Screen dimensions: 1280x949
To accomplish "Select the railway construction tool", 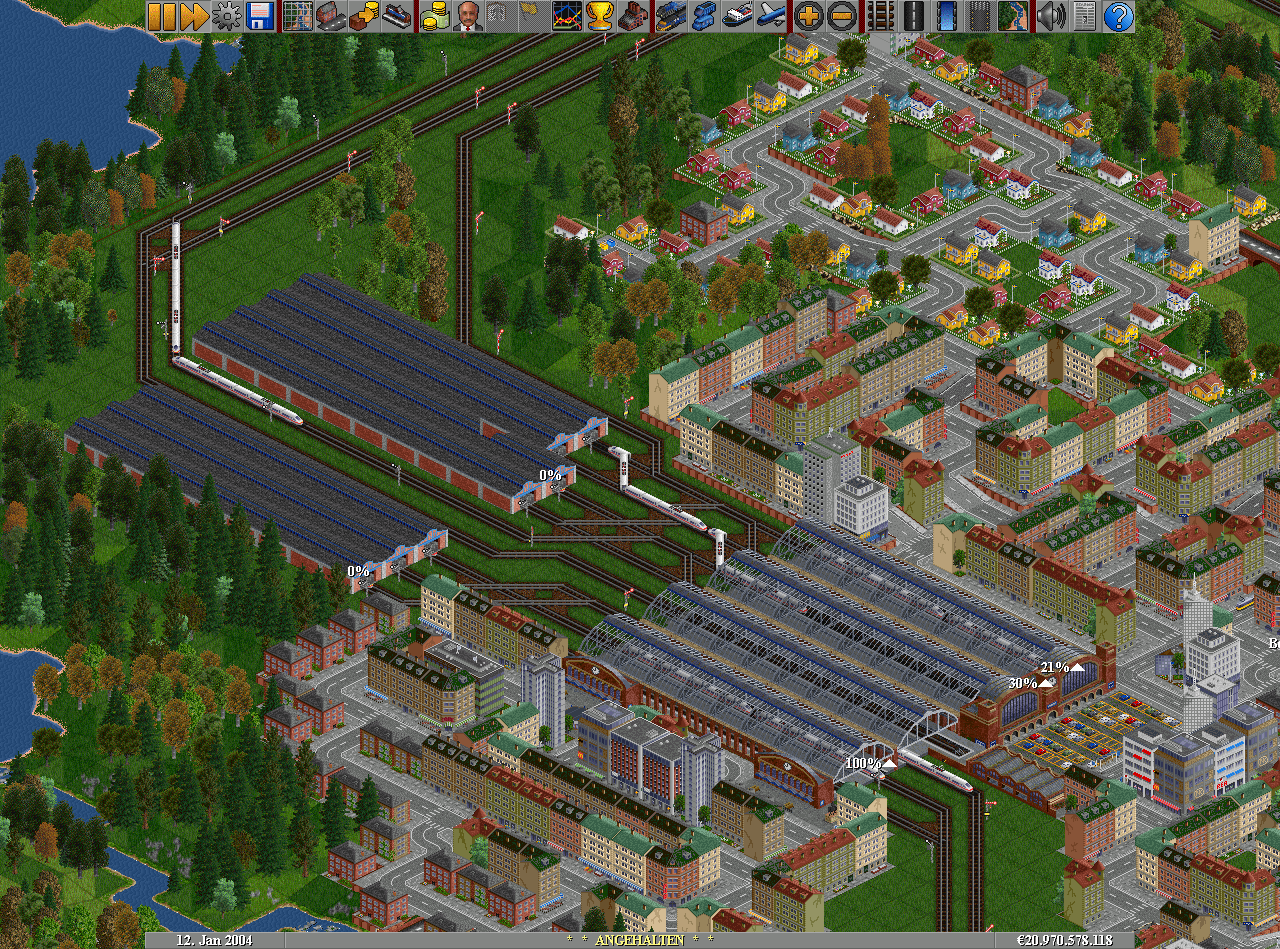I will pyautogui.click(x=879, y=15).
